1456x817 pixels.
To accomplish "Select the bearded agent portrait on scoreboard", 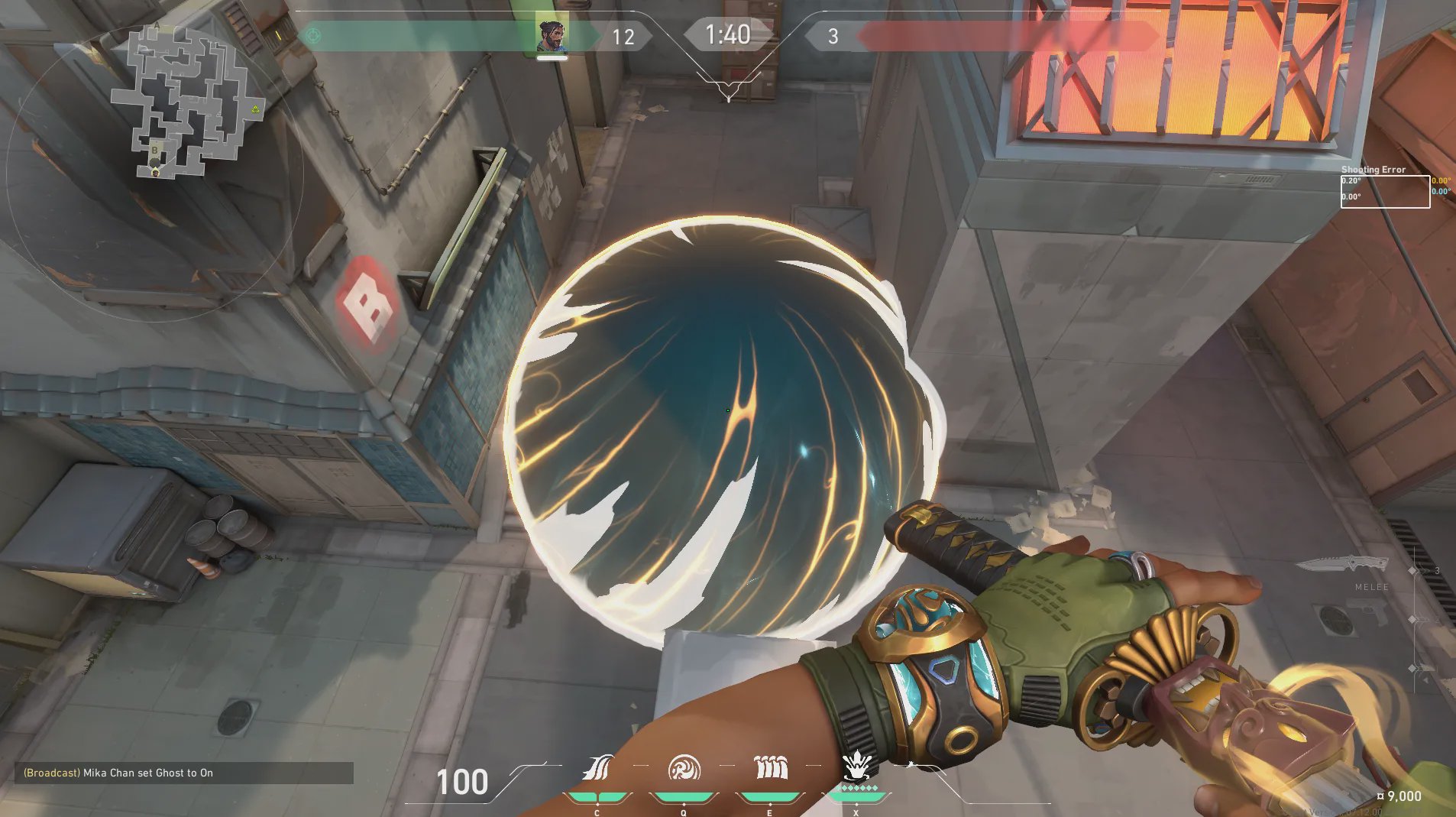I will [551, 34].
